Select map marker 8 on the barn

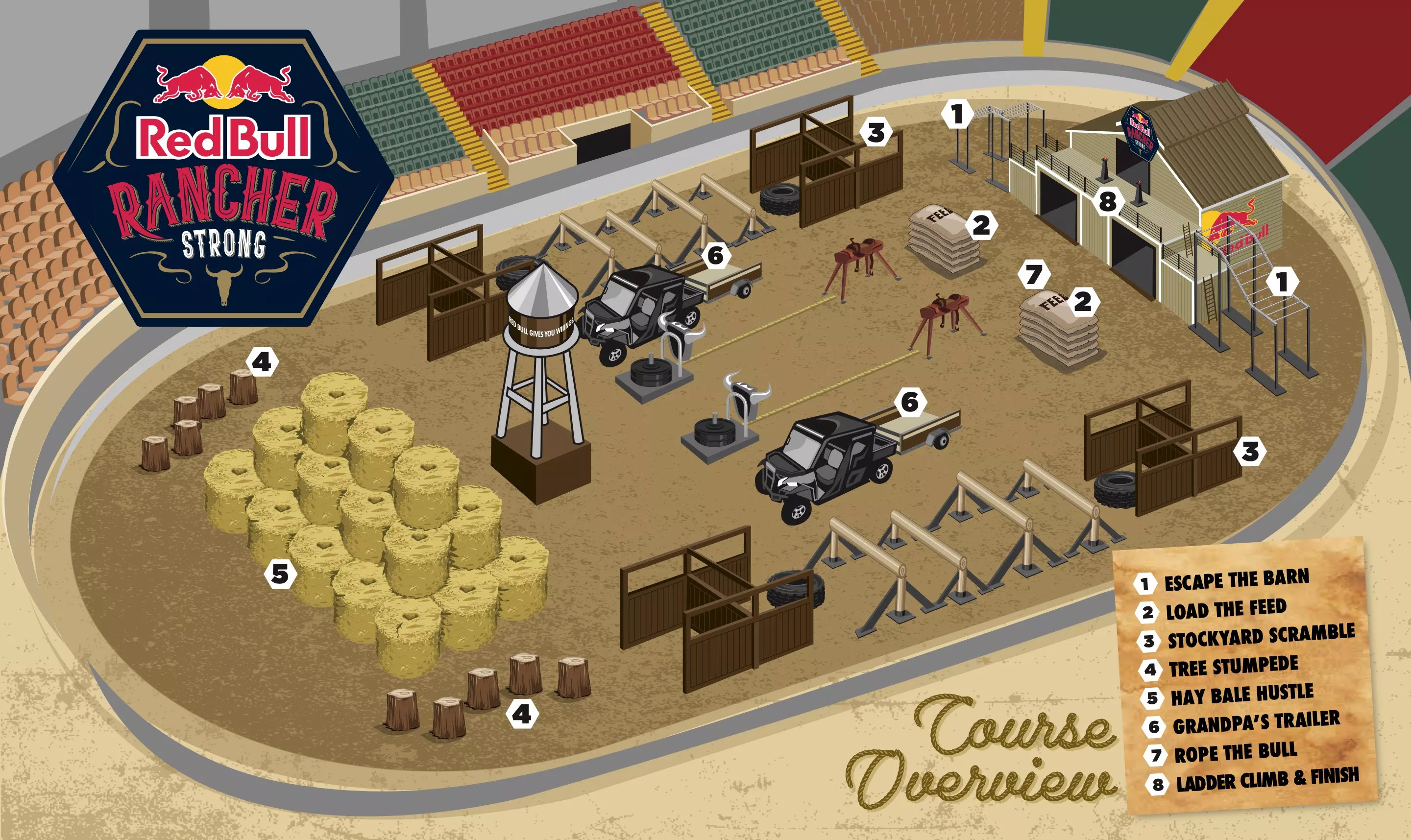[x=1108, y=201]
